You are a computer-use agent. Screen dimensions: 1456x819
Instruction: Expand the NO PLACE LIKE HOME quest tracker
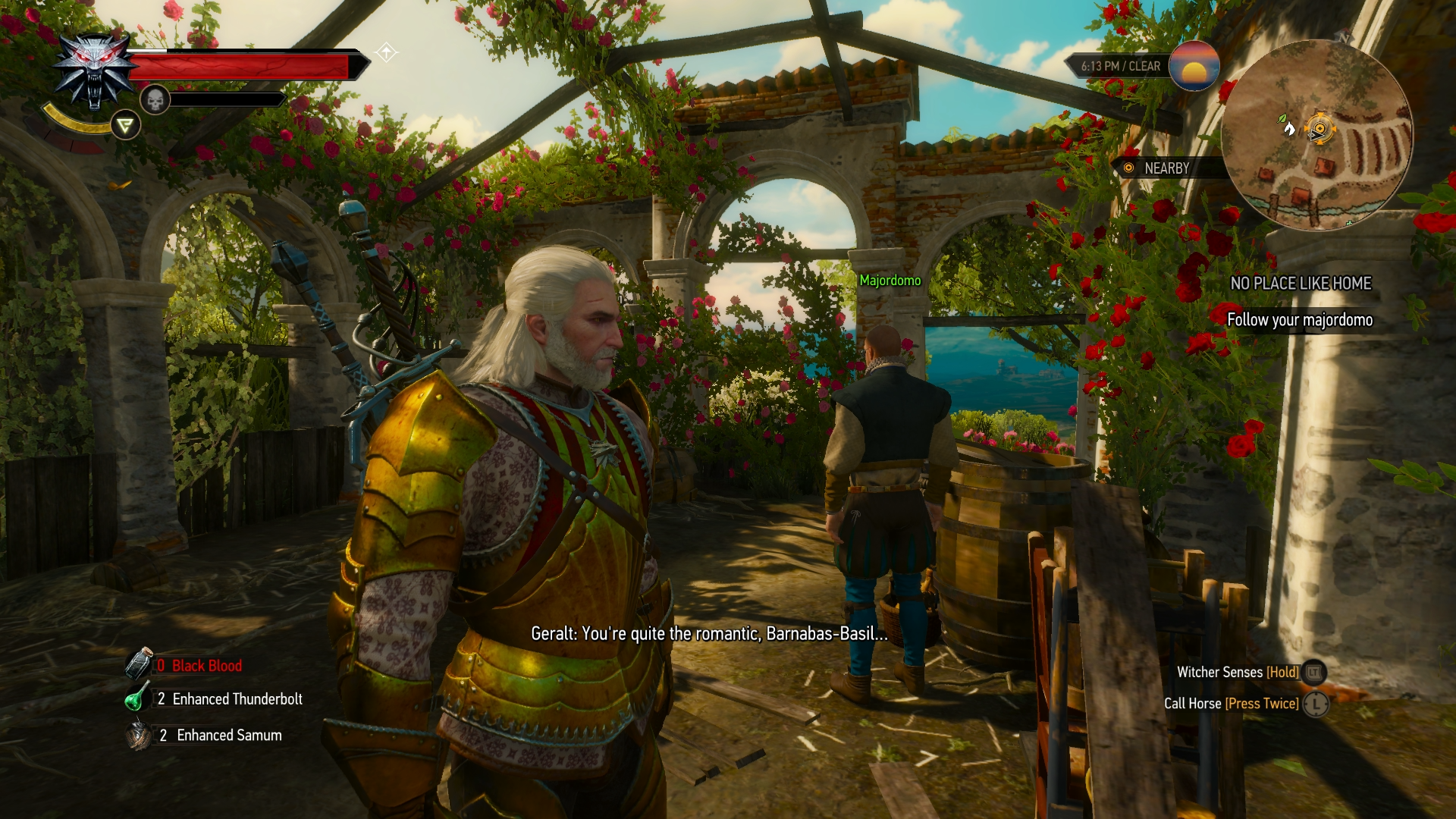point(1301,284)
